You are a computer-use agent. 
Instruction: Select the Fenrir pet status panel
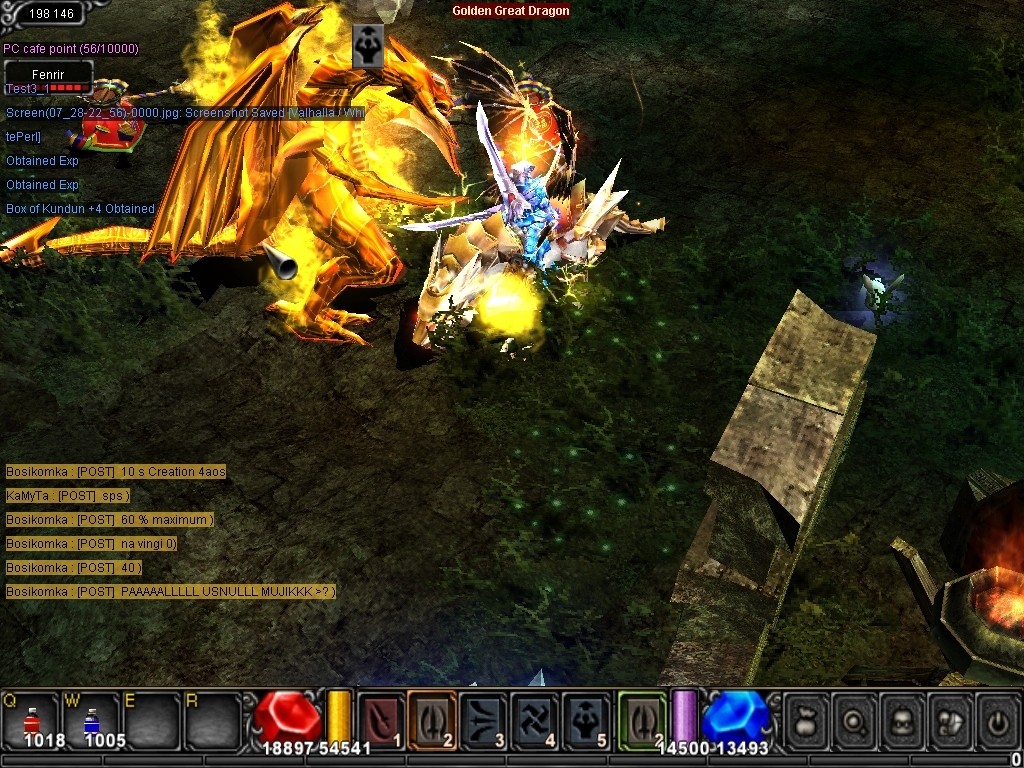tap(48, 75)
